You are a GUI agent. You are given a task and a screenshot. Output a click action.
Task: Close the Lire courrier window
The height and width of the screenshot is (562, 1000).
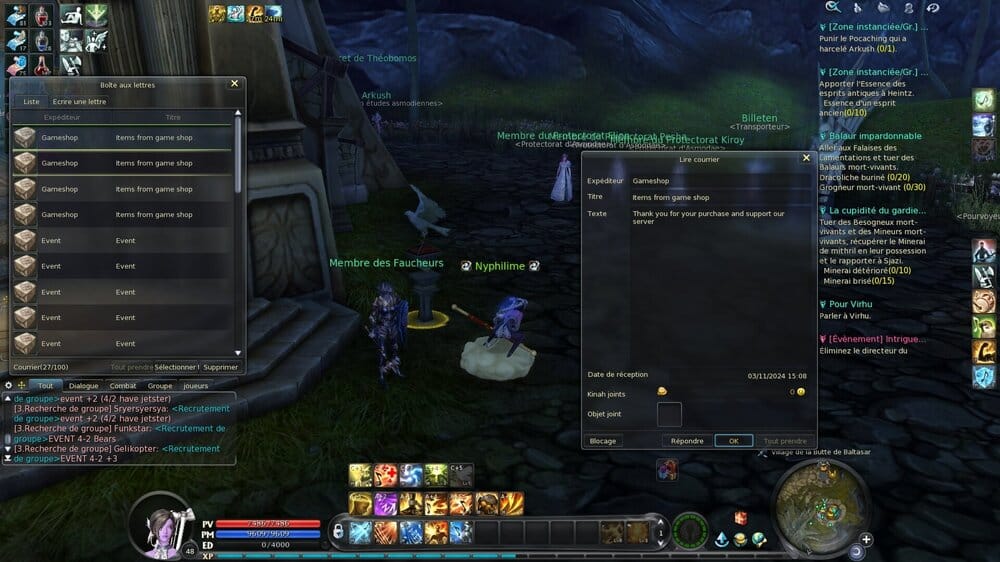(x=806, y=158)
